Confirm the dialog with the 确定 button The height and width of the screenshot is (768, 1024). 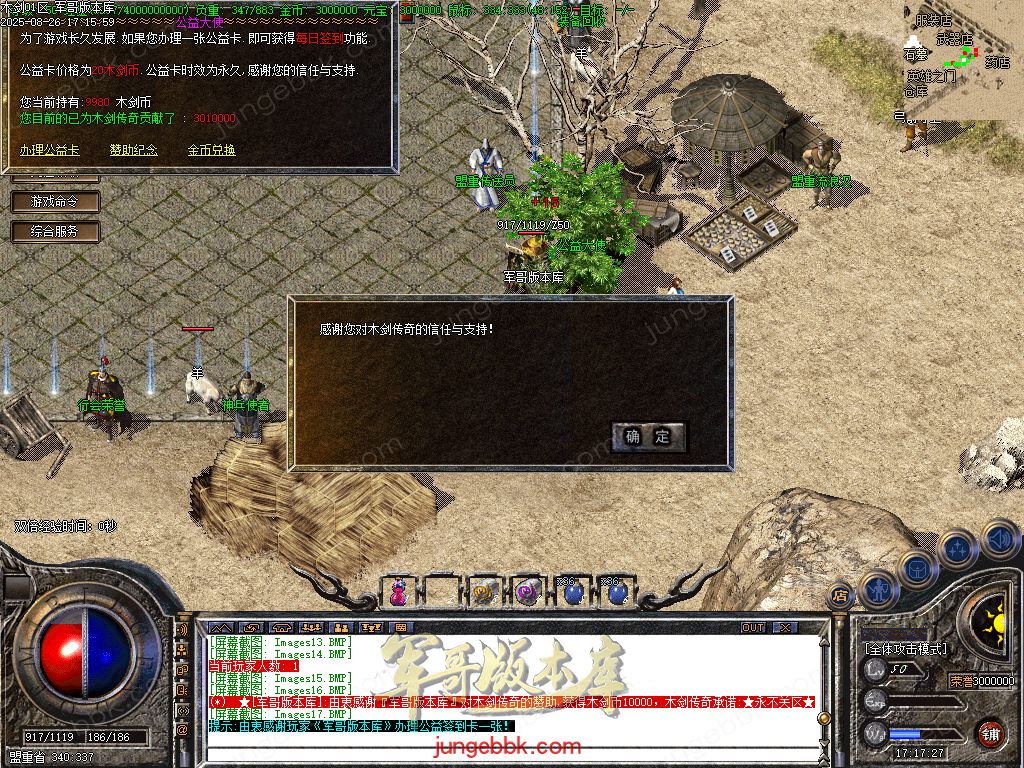click(649, 436)
